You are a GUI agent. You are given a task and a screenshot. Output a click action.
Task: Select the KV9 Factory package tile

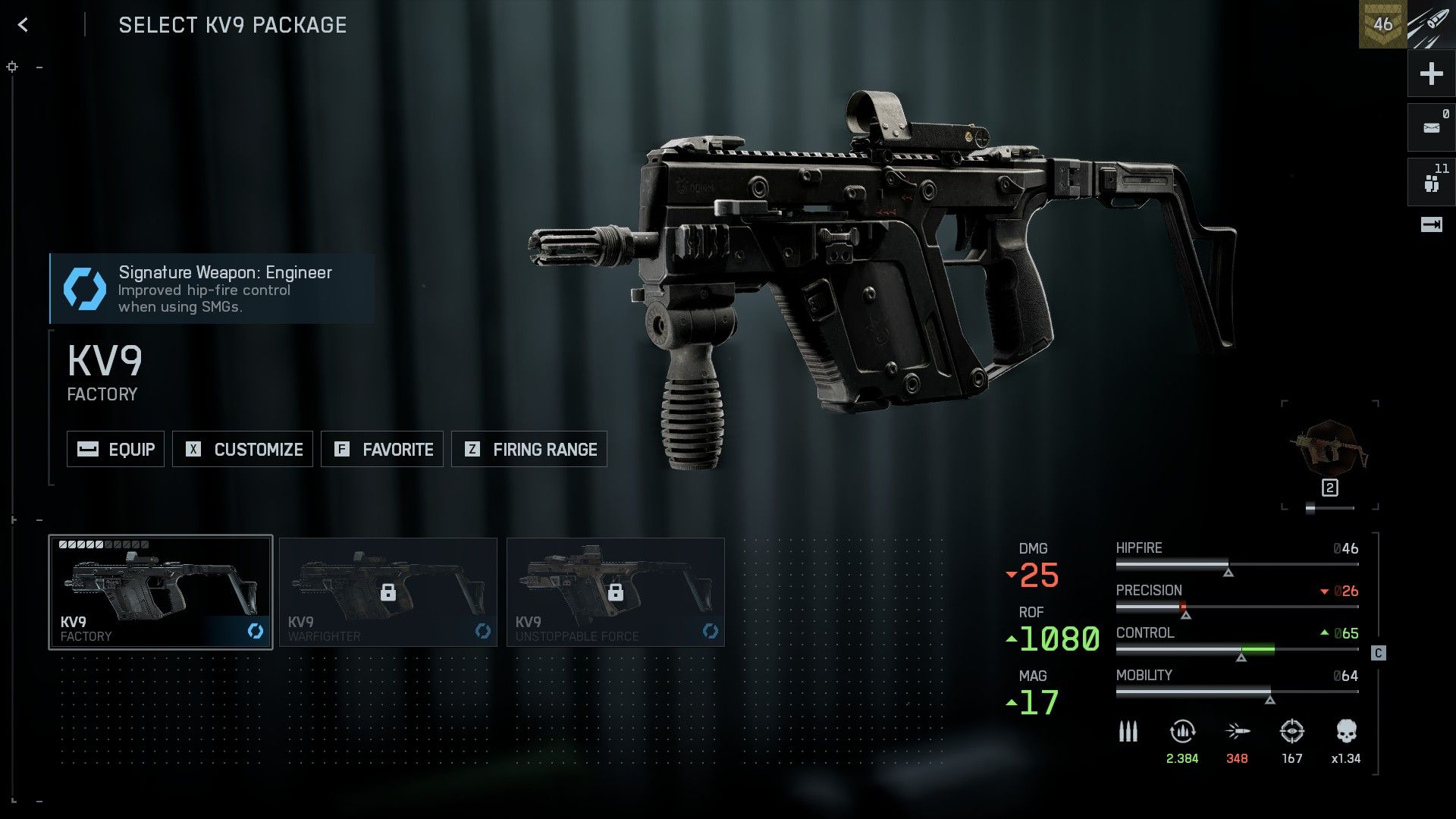161,592
